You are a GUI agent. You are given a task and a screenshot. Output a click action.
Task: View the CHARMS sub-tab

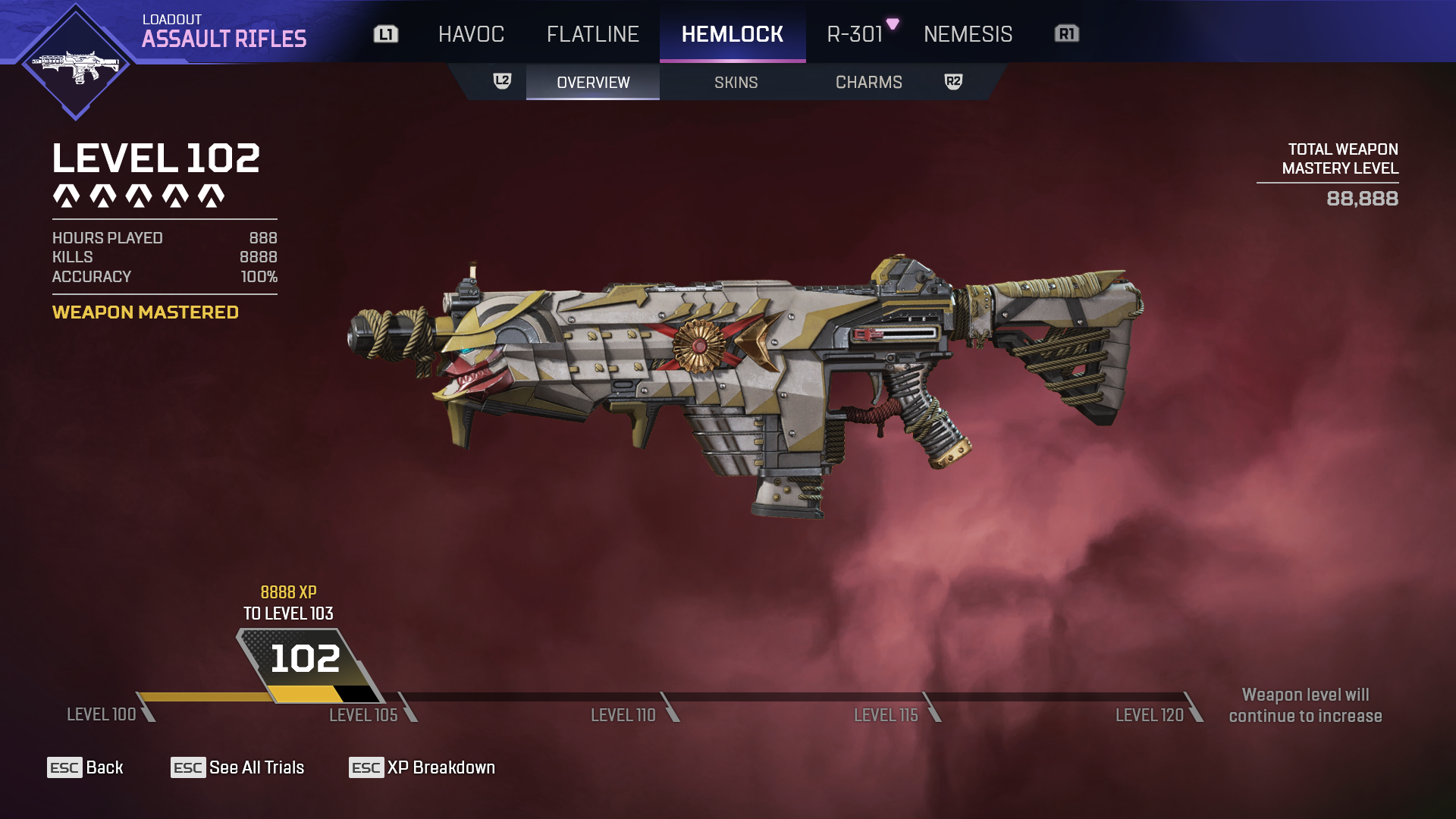pos(868,82)
